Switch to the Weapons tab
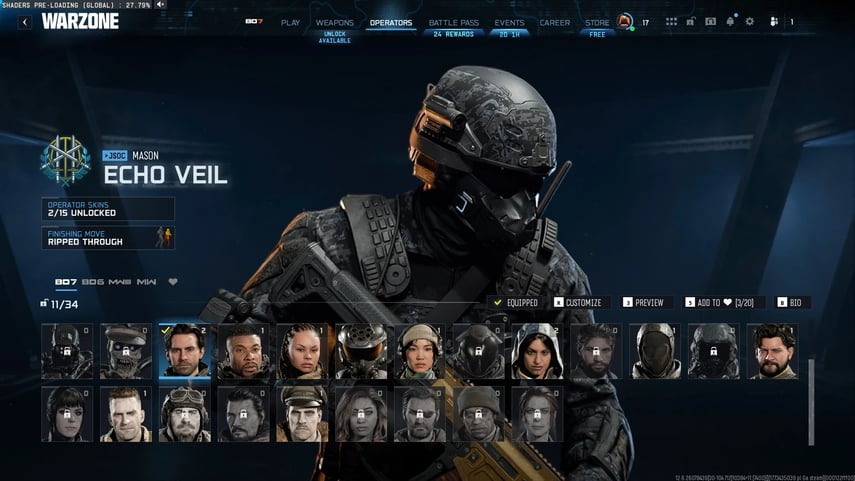 click(x=334, y=22)
